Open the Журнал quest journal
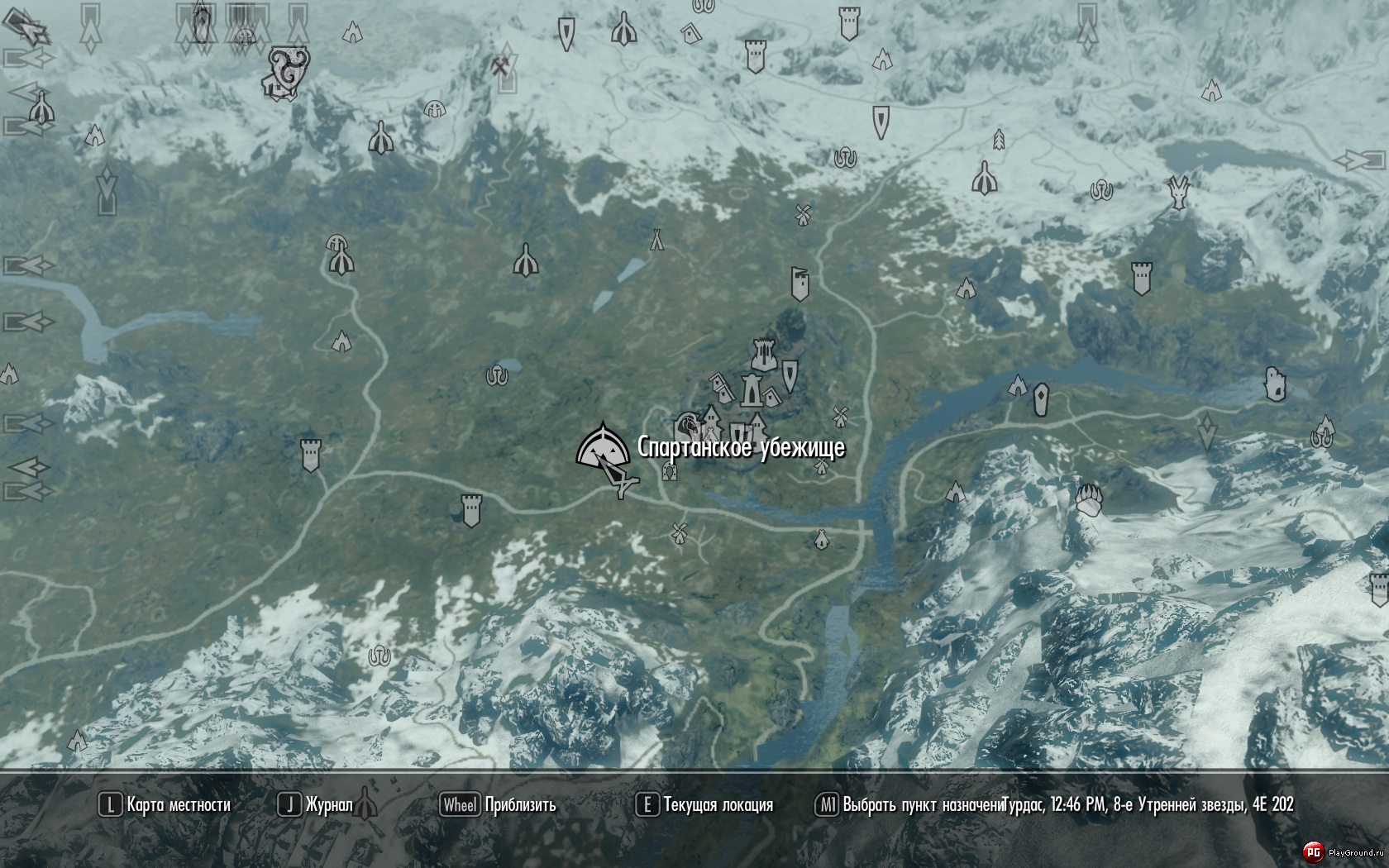This screenshot has height=868, width=1389. 316,805
